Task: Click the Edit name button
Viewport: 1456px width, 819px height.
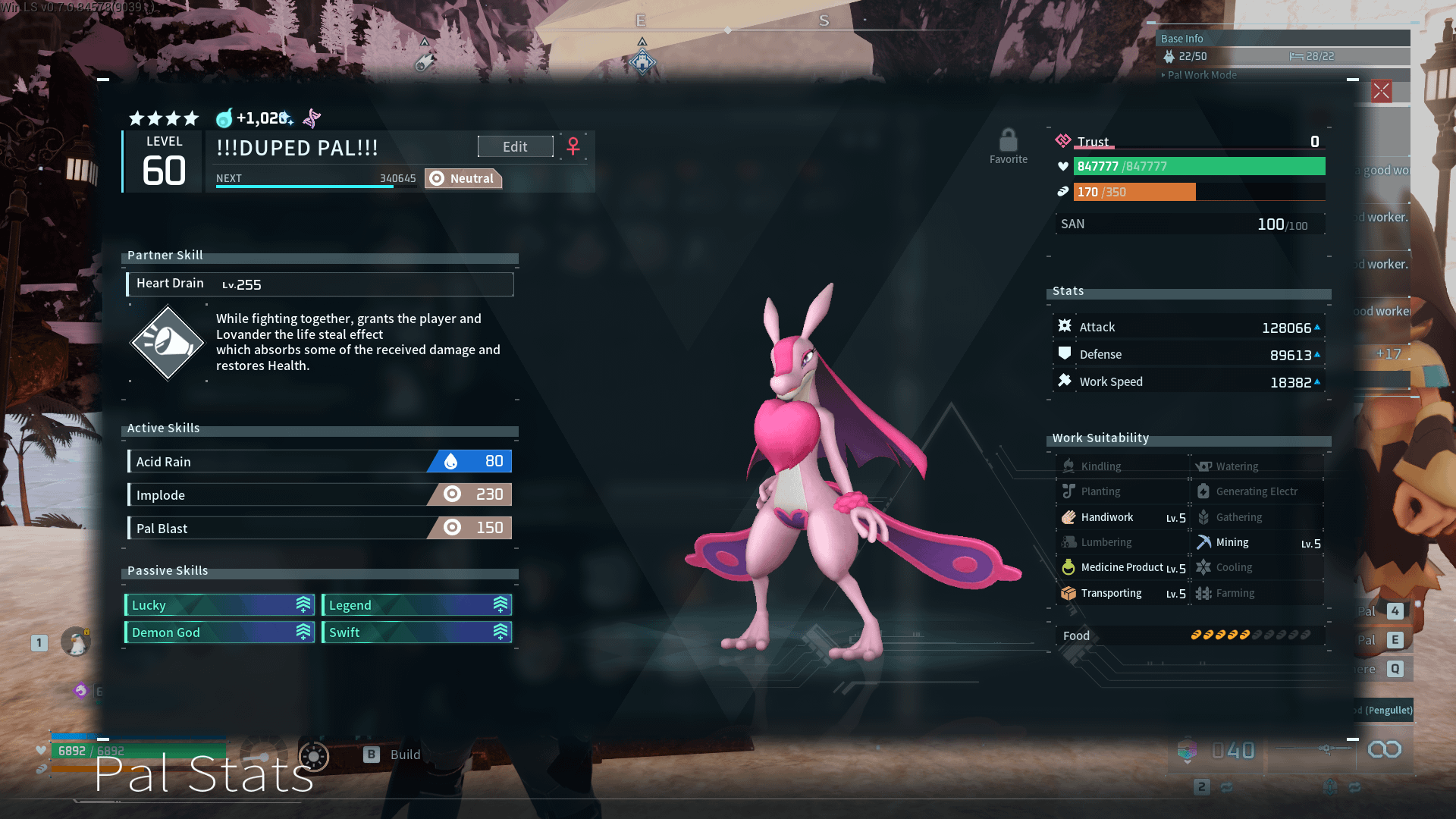Action: point(515,146)
